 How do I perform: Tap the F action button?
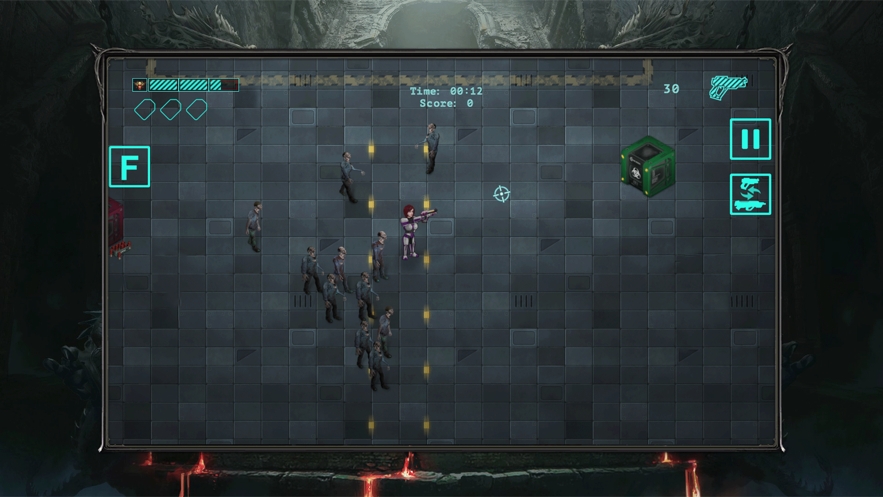(x=129, y=167)
